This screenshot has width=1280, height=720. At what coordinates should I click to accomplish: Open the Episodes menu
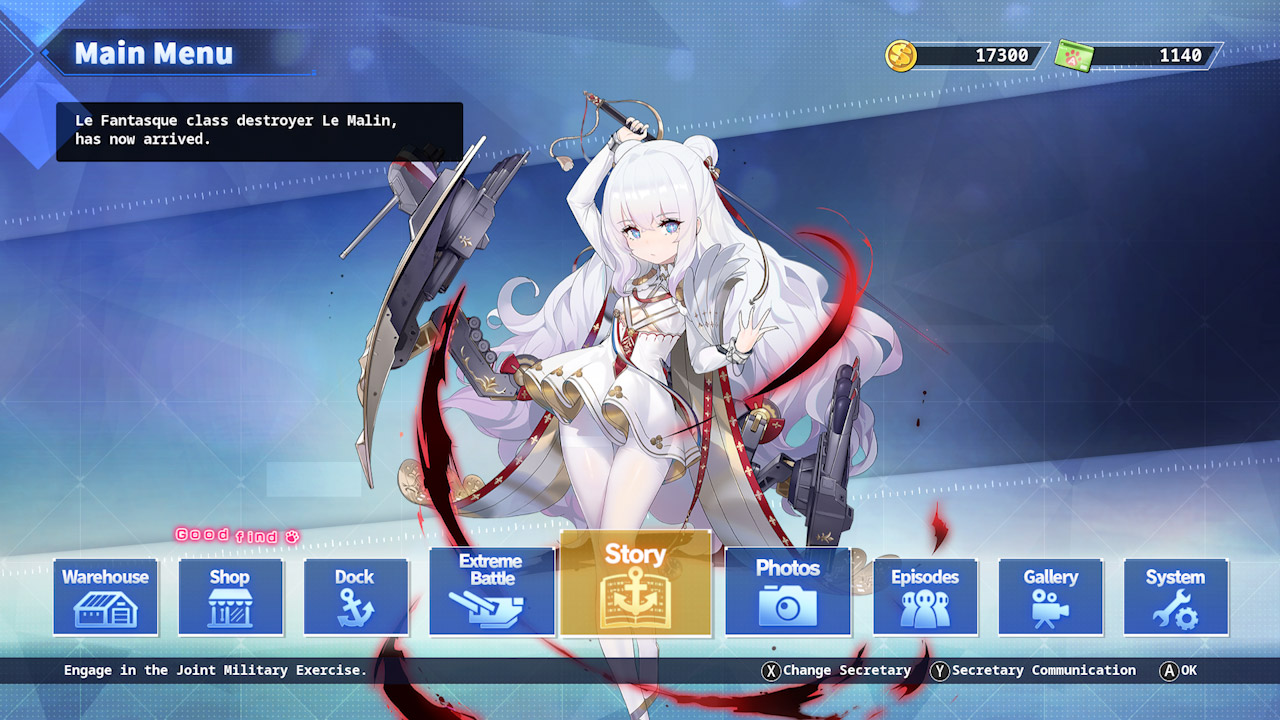coord(926,597)
